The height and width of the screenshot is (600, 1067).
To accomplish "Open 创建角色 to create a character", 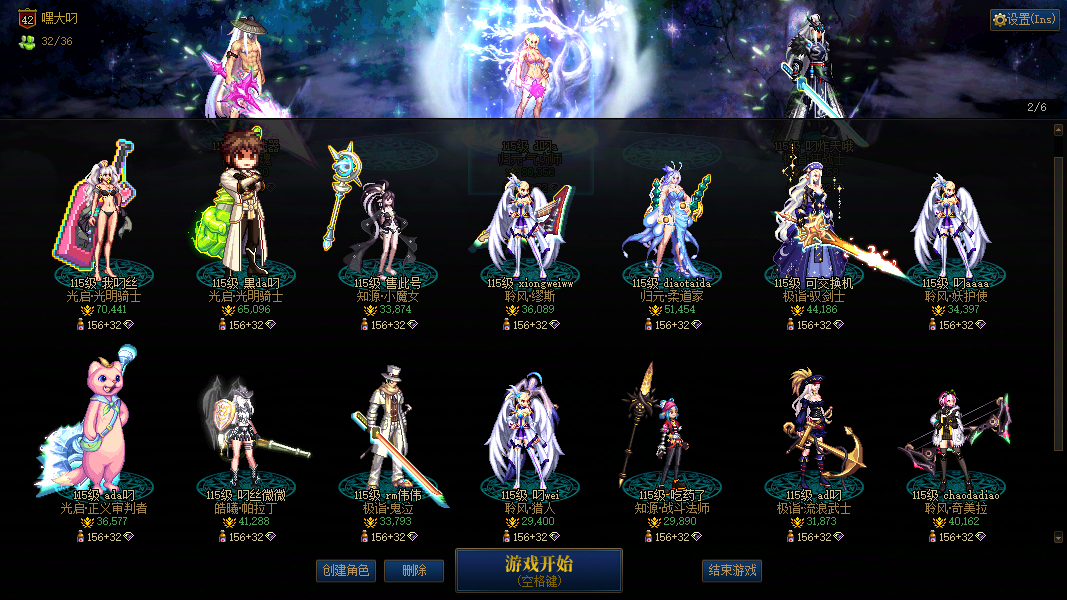I will (x=345, y=571).
